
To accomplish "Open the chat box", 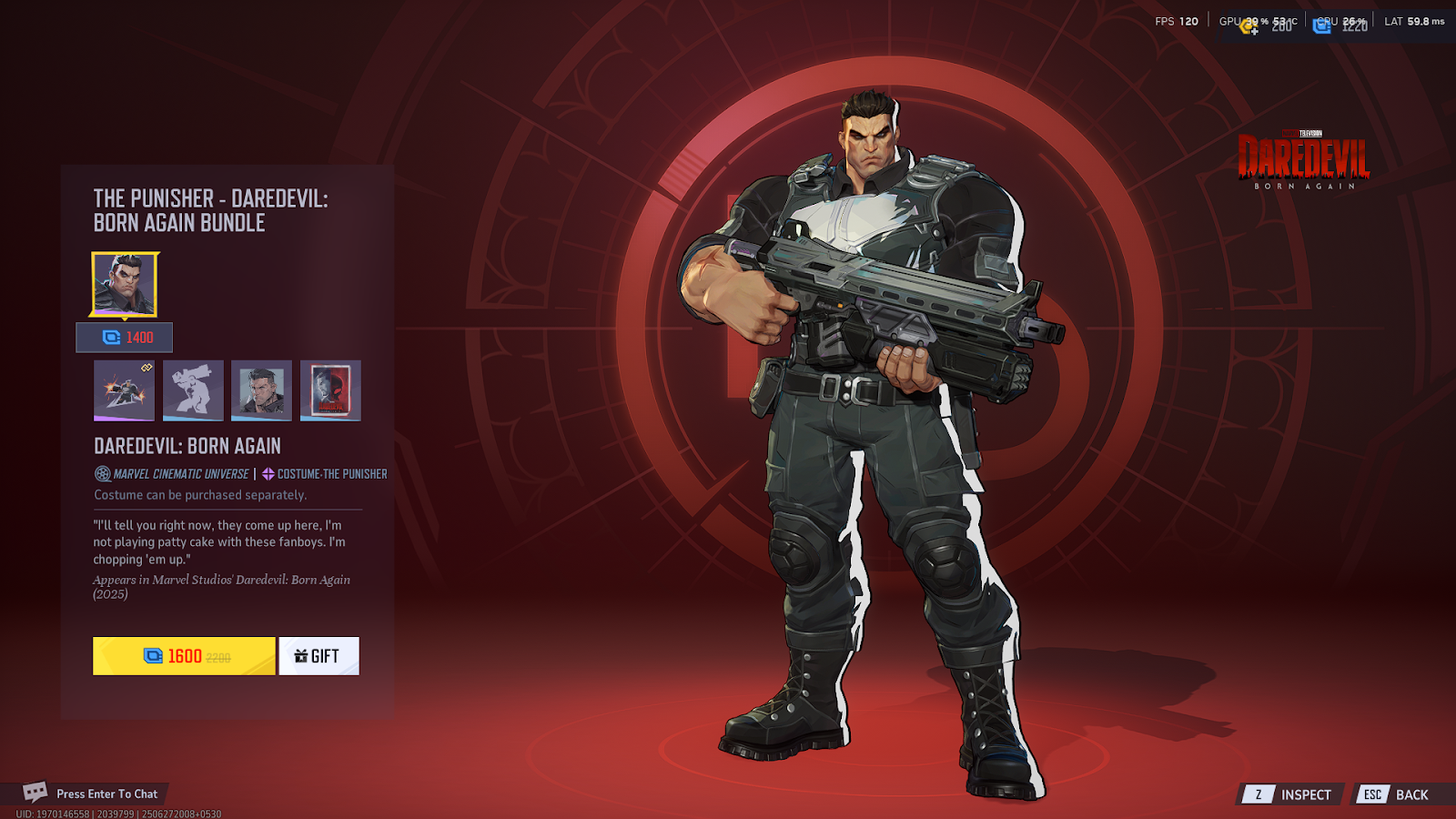I will click(x=91, y=794).
